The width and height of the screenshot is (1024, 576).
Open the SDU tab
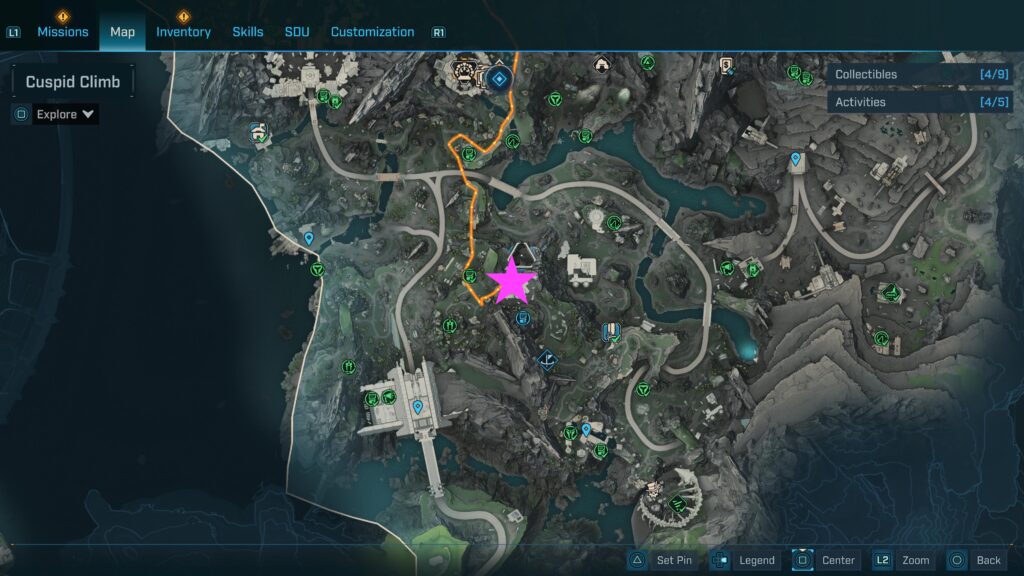click(297, 32)
